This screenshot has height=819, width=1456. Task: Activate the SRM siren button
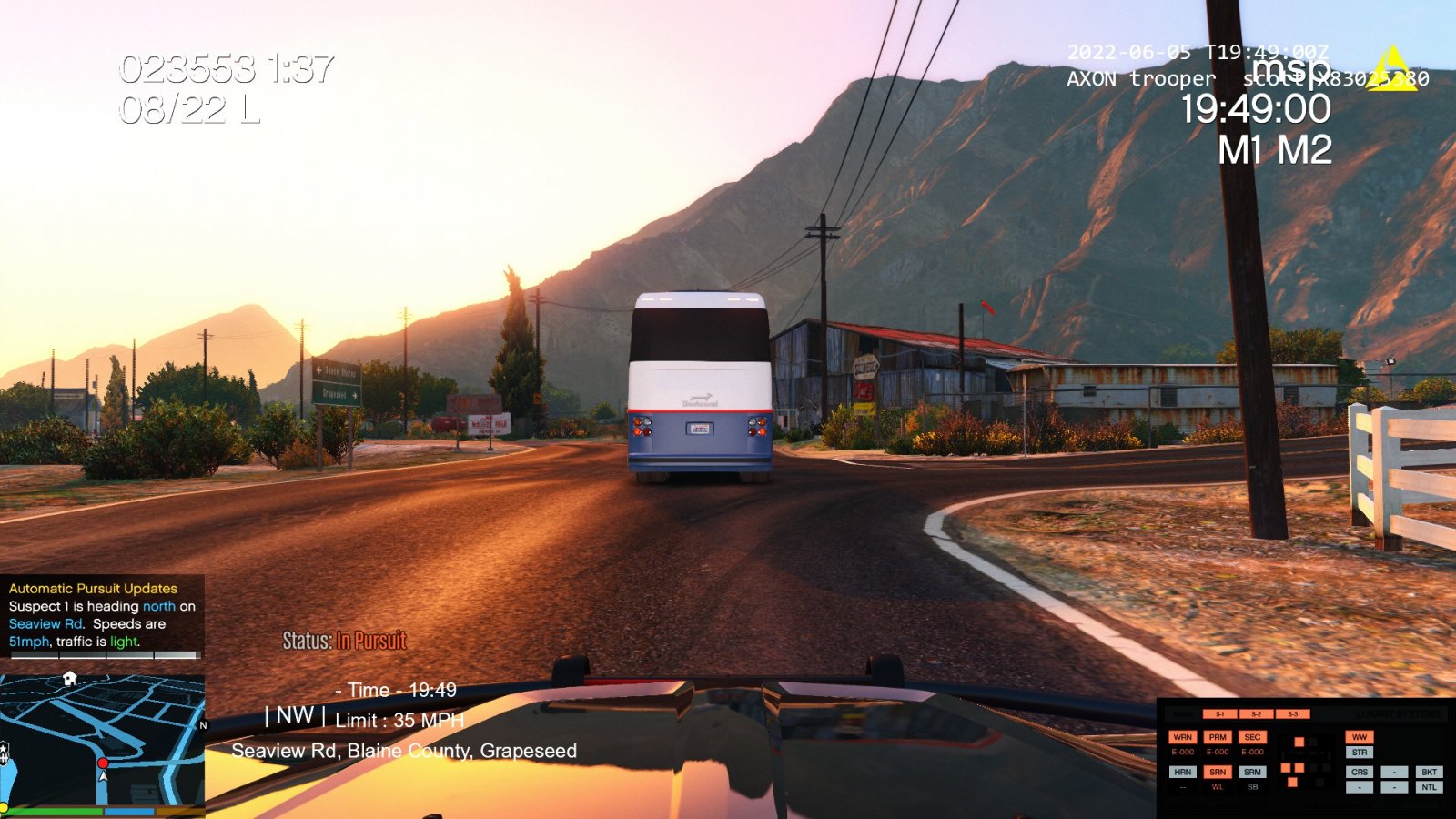[1252, 772]
